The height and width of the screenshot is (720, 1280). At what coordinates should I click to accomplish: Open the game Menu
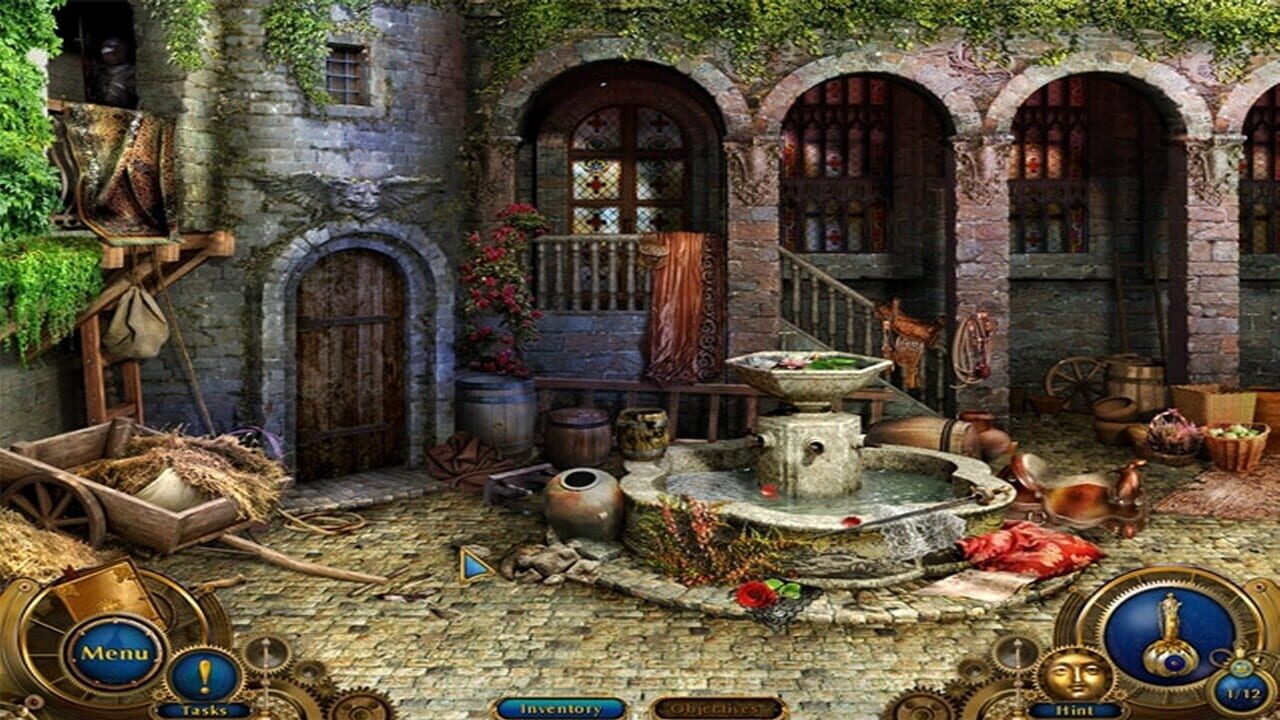coord(115,652)
